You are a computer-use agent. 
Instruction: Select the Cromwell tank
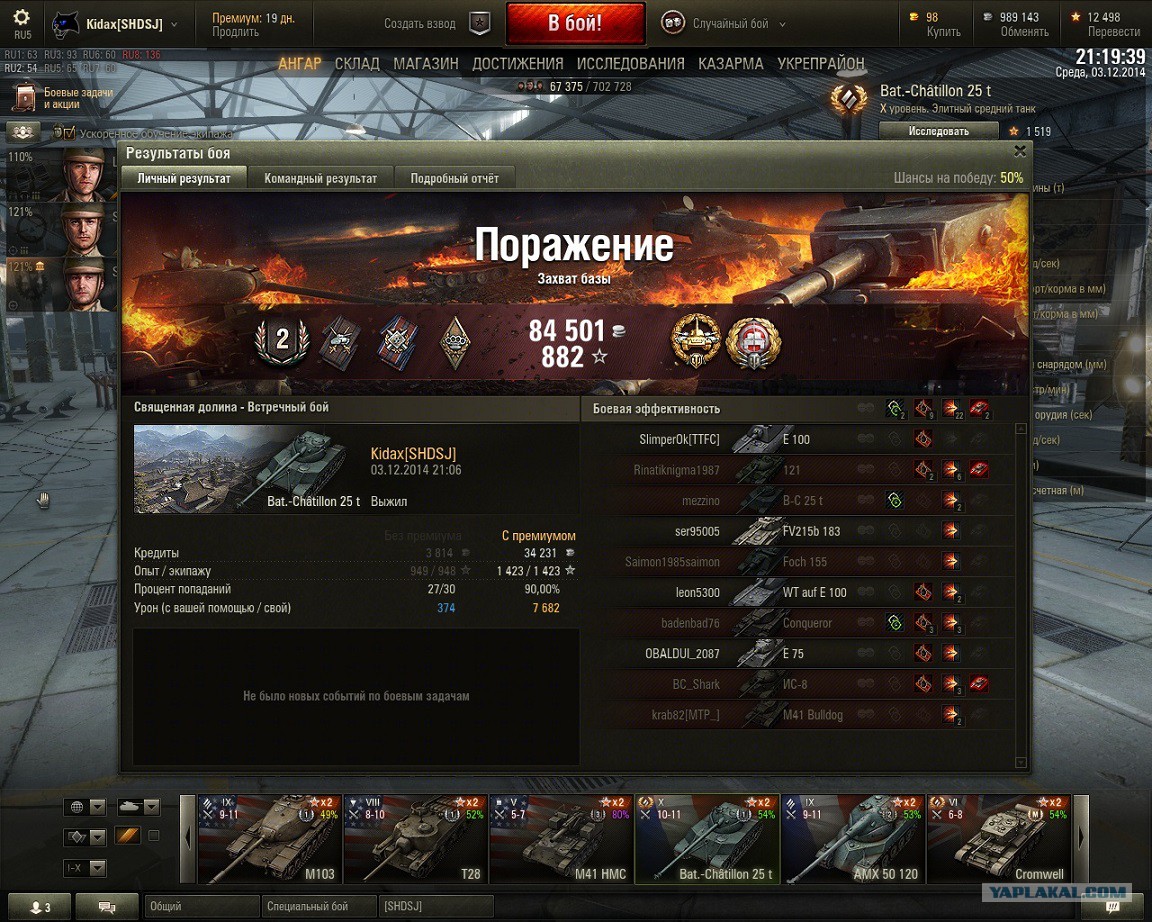[997, 840]
